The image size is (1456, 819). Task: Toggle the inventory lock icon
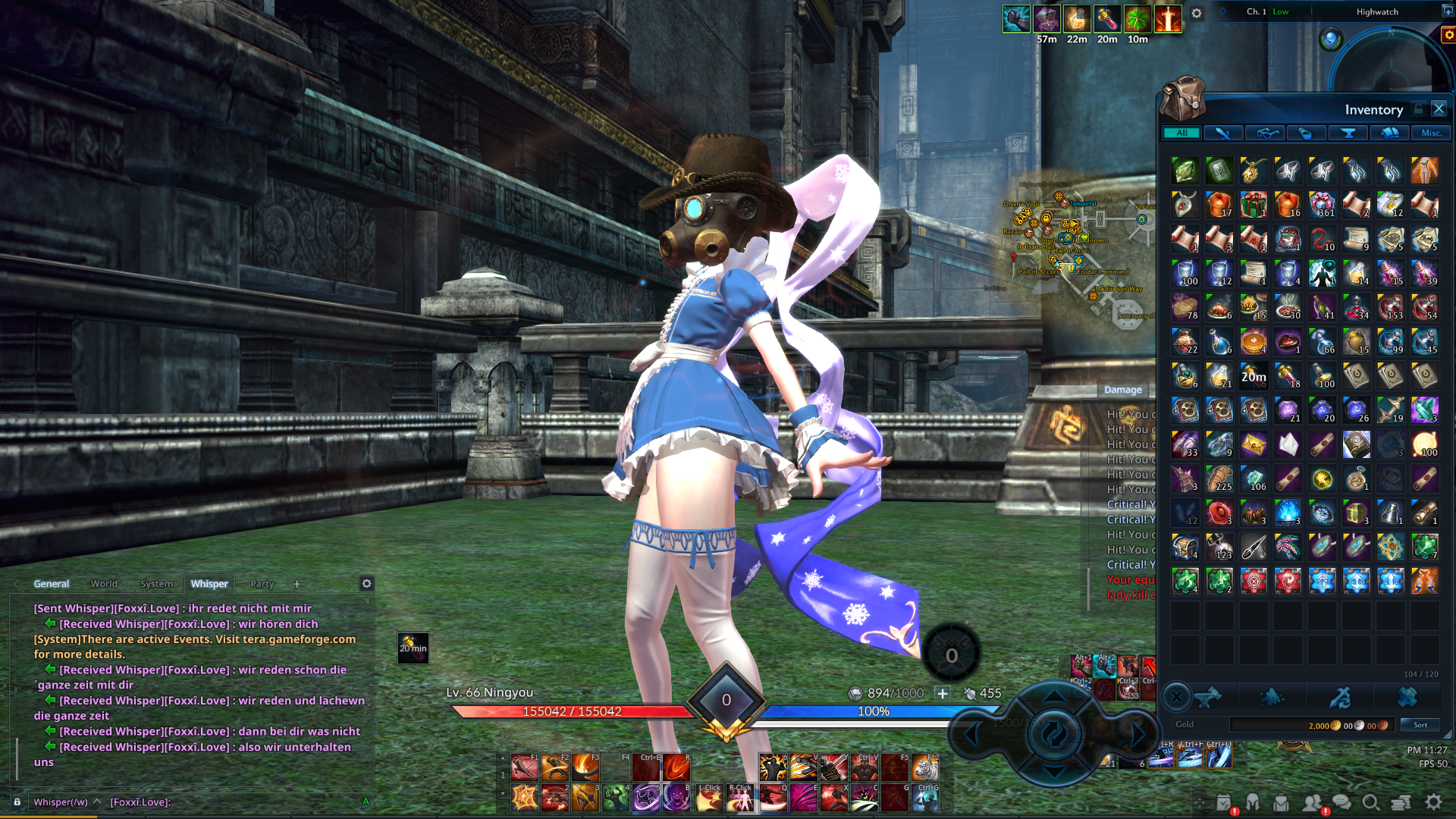point(1418,109)
